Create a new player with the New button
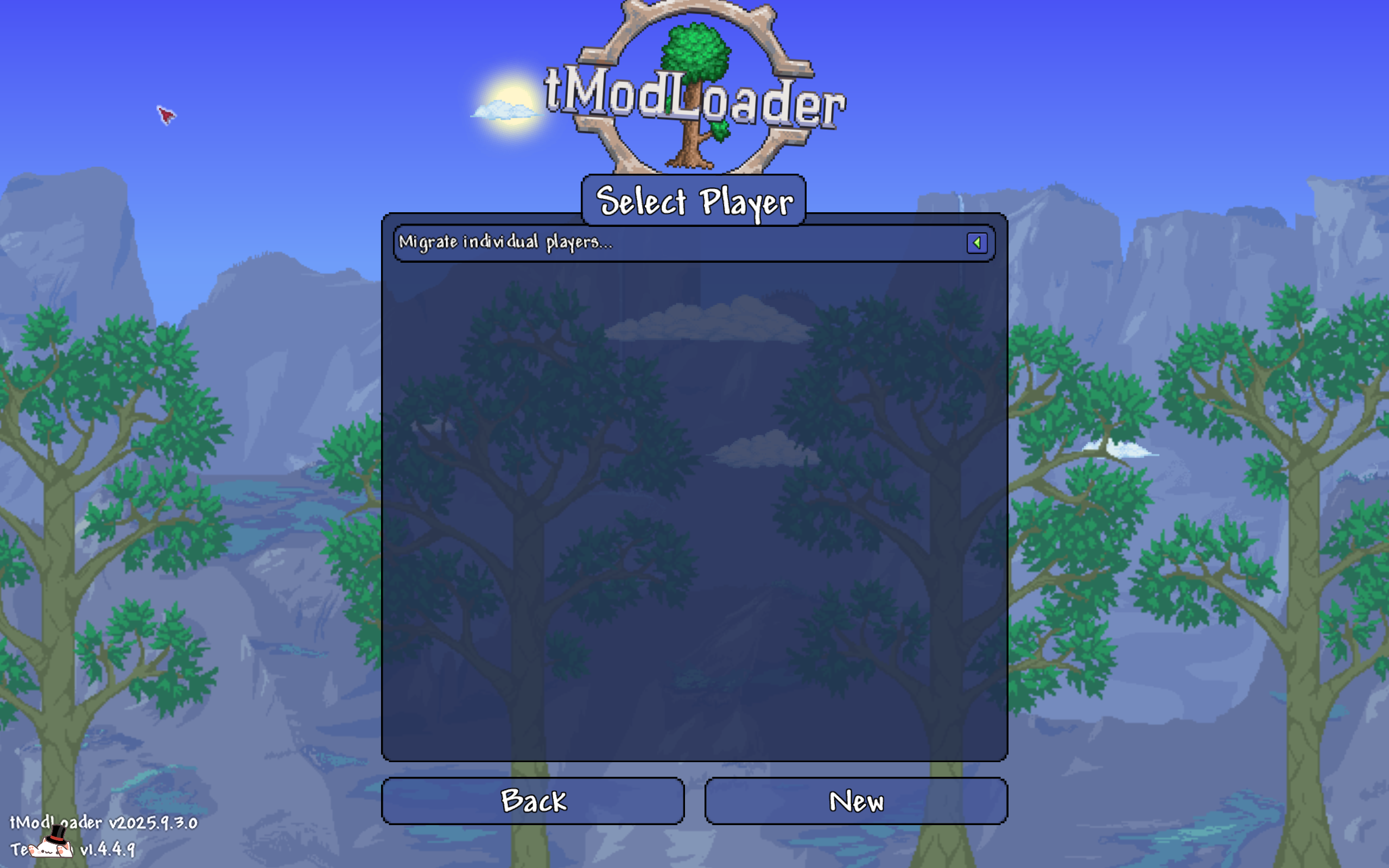Viewport: 1389px width, 868px height. point(857,801)
